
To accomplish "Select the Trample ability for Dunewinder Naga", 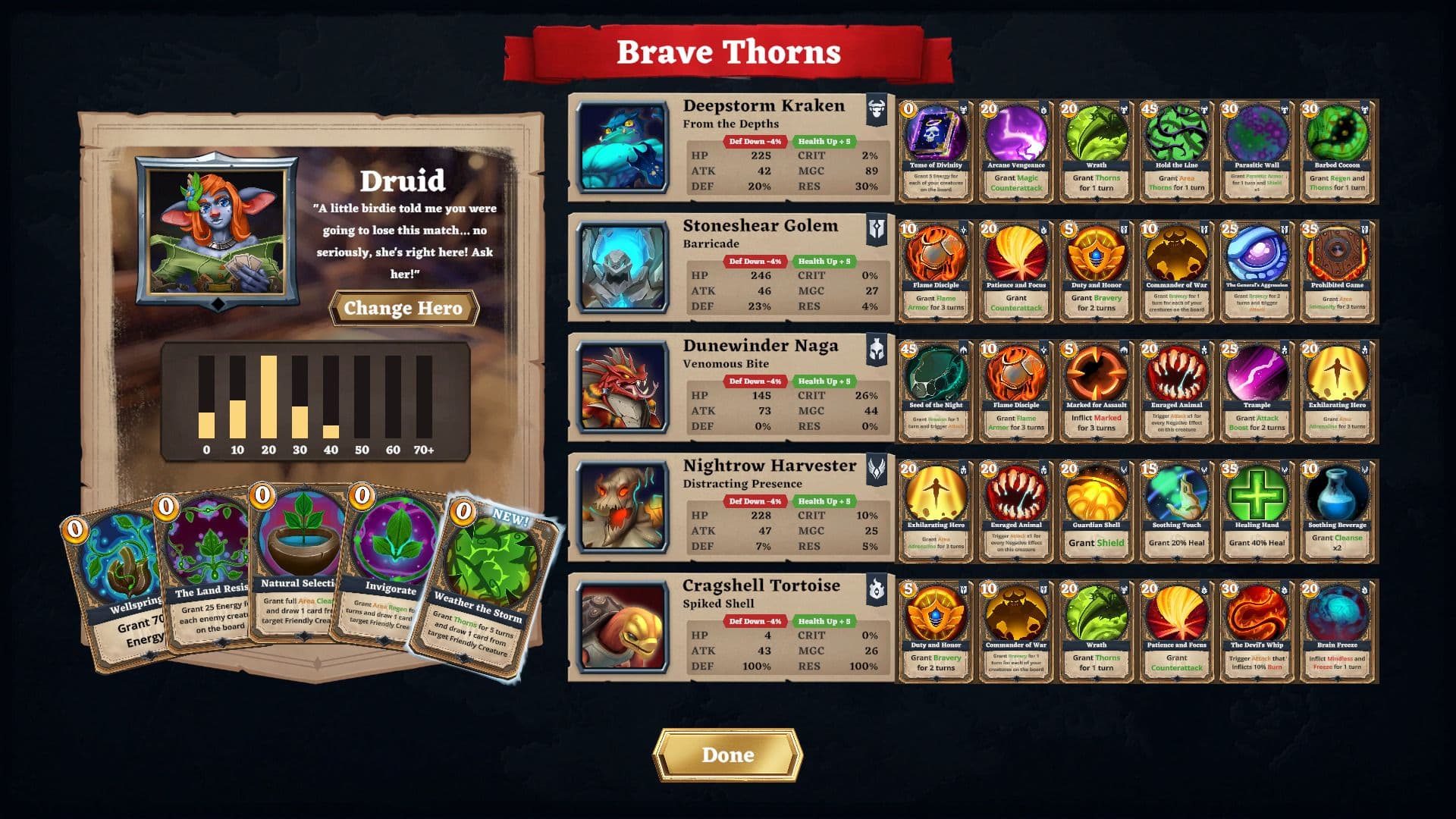I will tap(1256, 388).
